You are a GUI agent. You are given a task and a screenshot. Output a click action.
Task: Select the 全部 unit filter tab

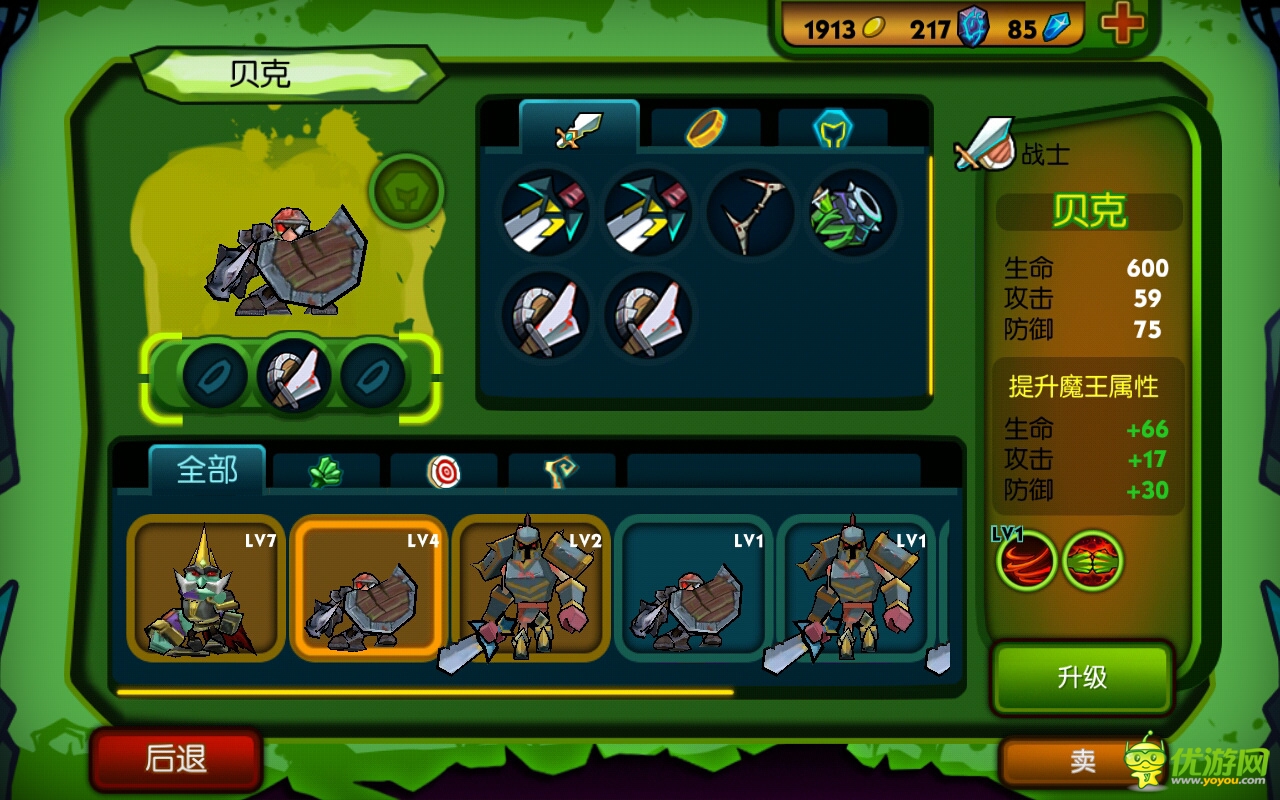(207, 470)
